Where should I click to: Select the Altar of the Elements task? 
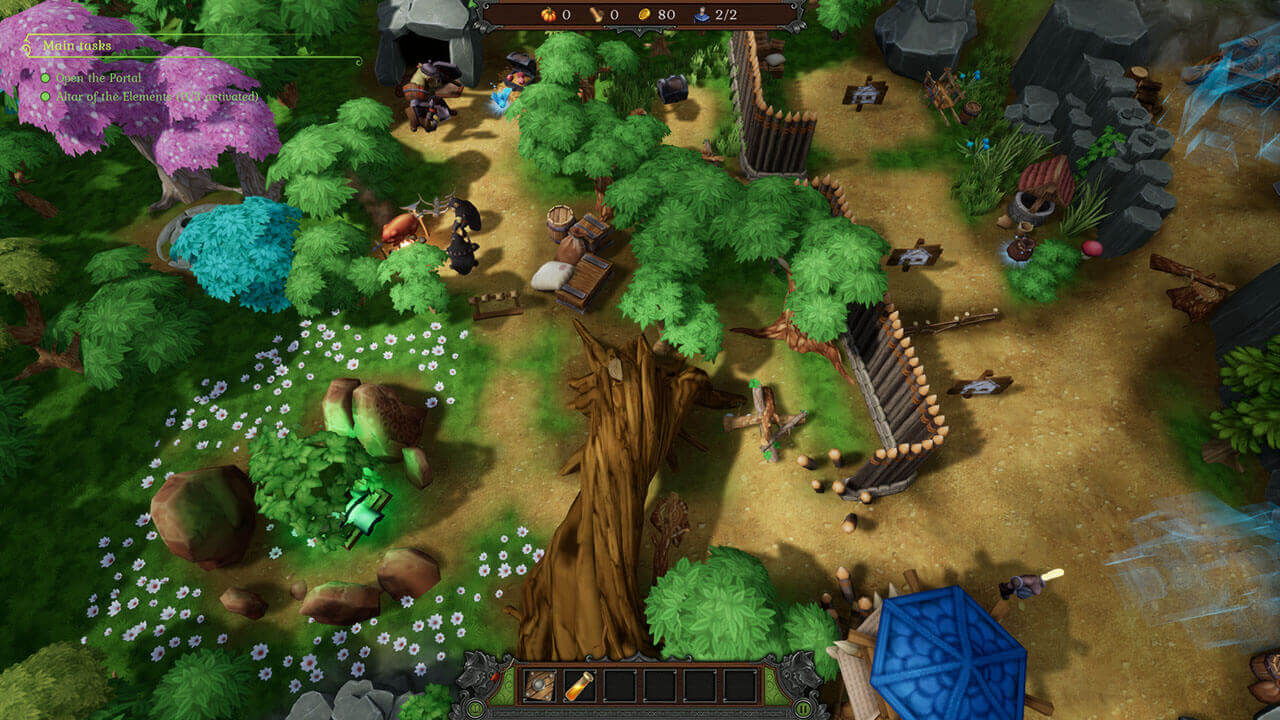tap(150, 96)
